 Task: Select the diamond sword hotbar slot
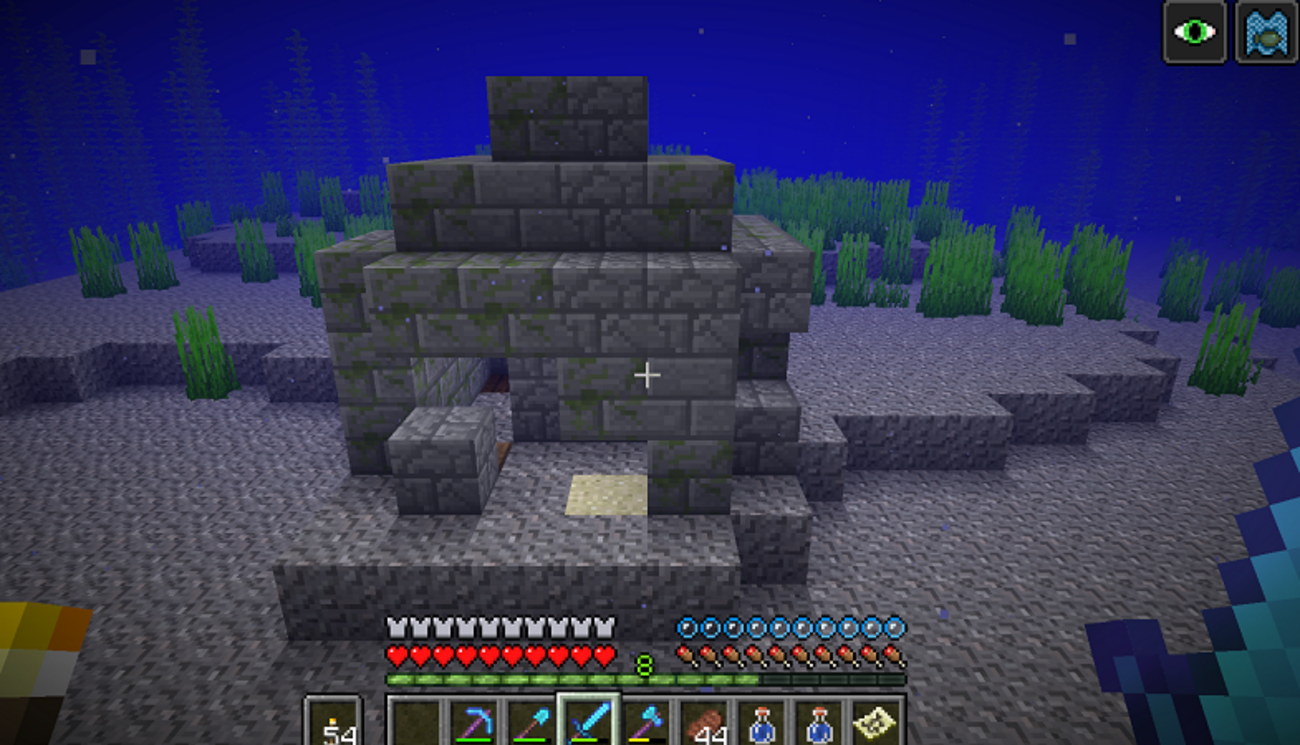588,722
